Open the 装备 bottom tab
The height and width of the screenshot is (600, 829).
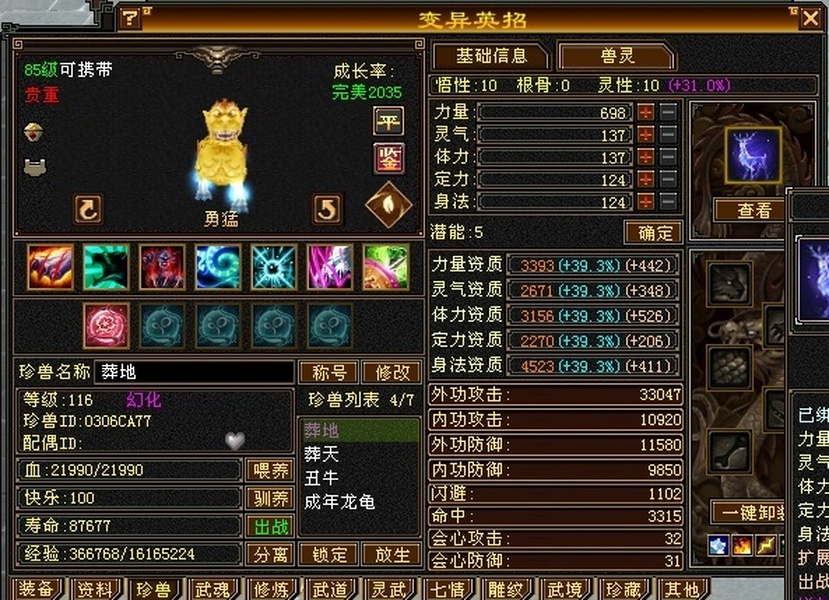(36, 589)
